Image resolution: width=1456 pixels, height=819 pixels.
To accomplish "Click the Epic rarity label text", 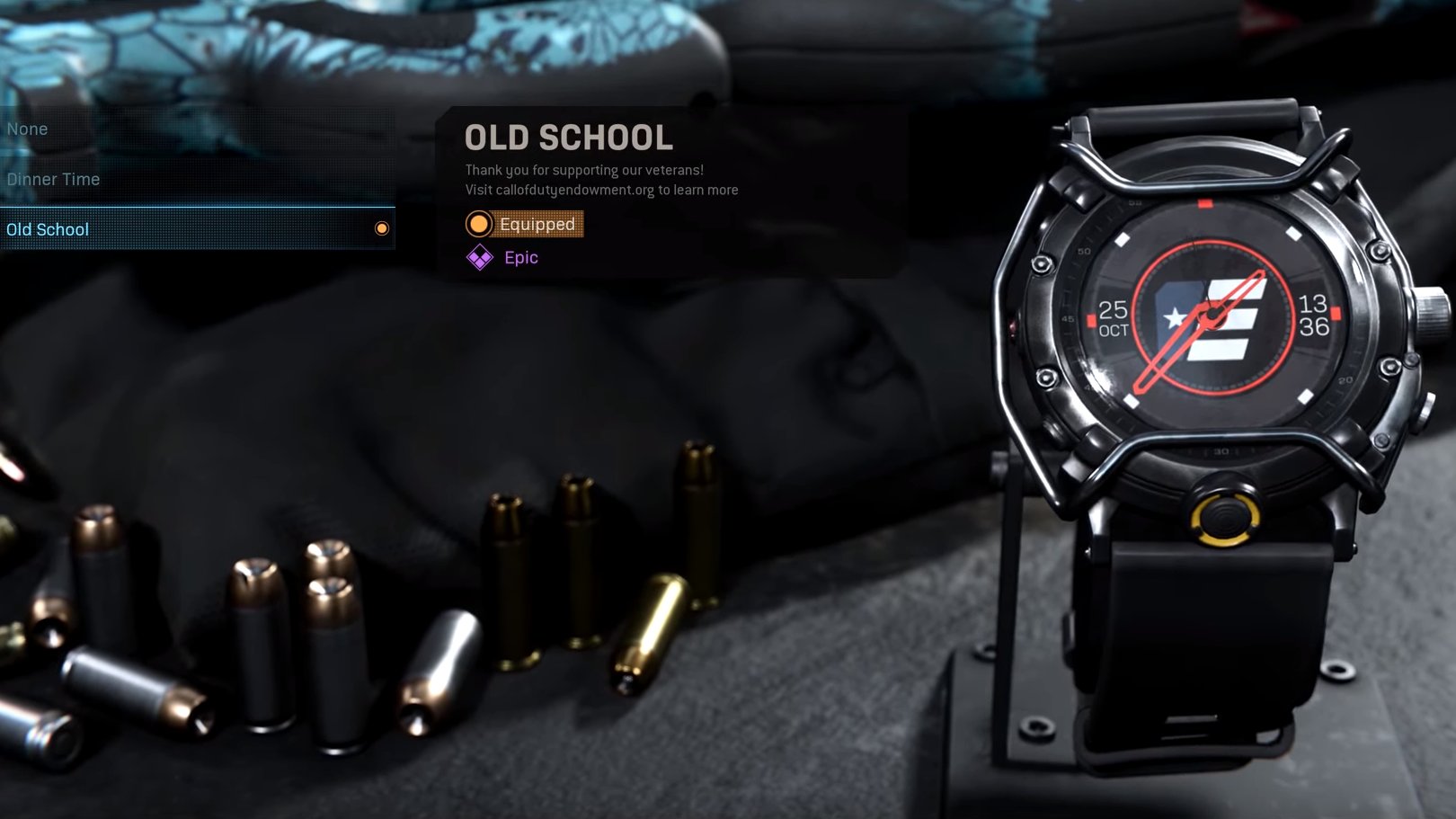I will [519, 257].
